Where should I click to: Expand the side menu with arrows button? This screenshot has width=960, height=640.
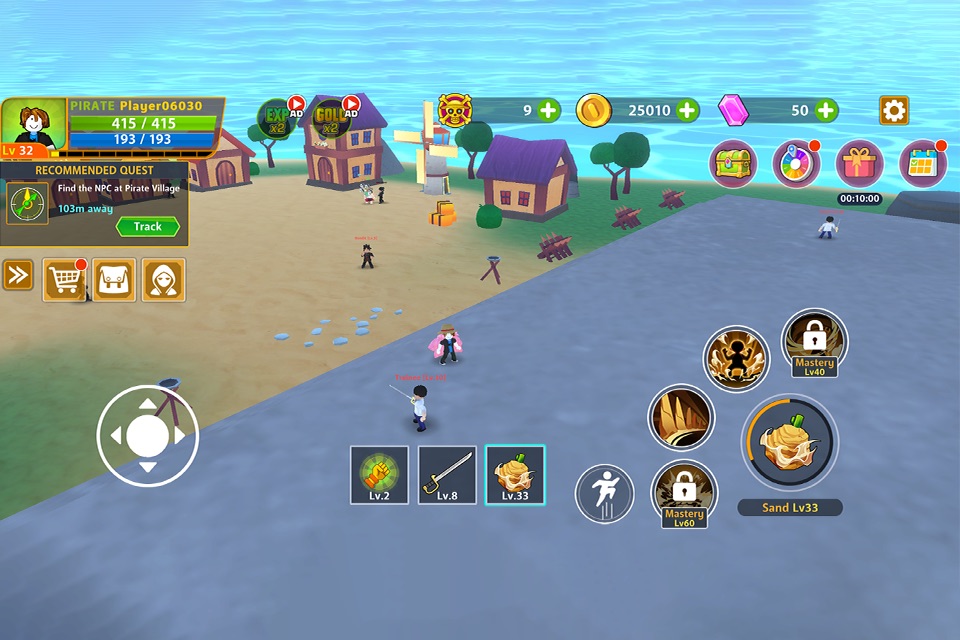pyautogui.click(x=18, y=275)
